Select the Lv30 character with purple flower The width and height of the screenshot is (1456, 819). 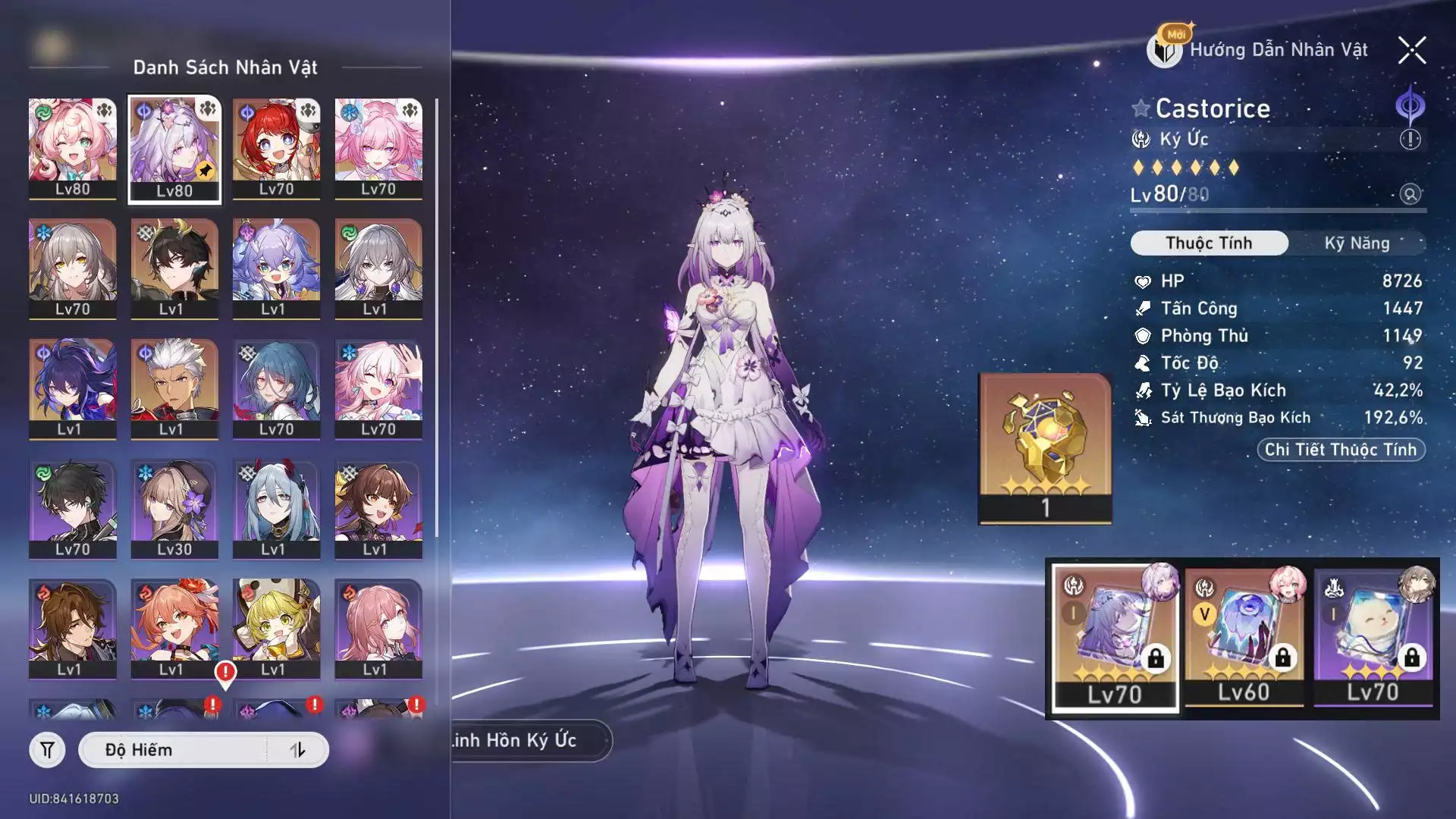174,509
